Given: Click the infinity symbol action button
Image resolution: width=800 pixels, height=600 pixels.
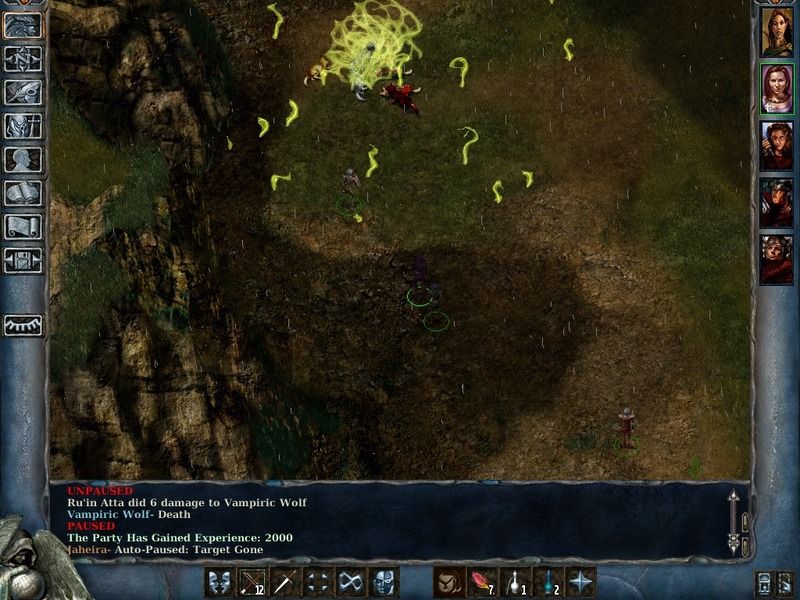Looking at the screenshot, I should pos(350,581).
